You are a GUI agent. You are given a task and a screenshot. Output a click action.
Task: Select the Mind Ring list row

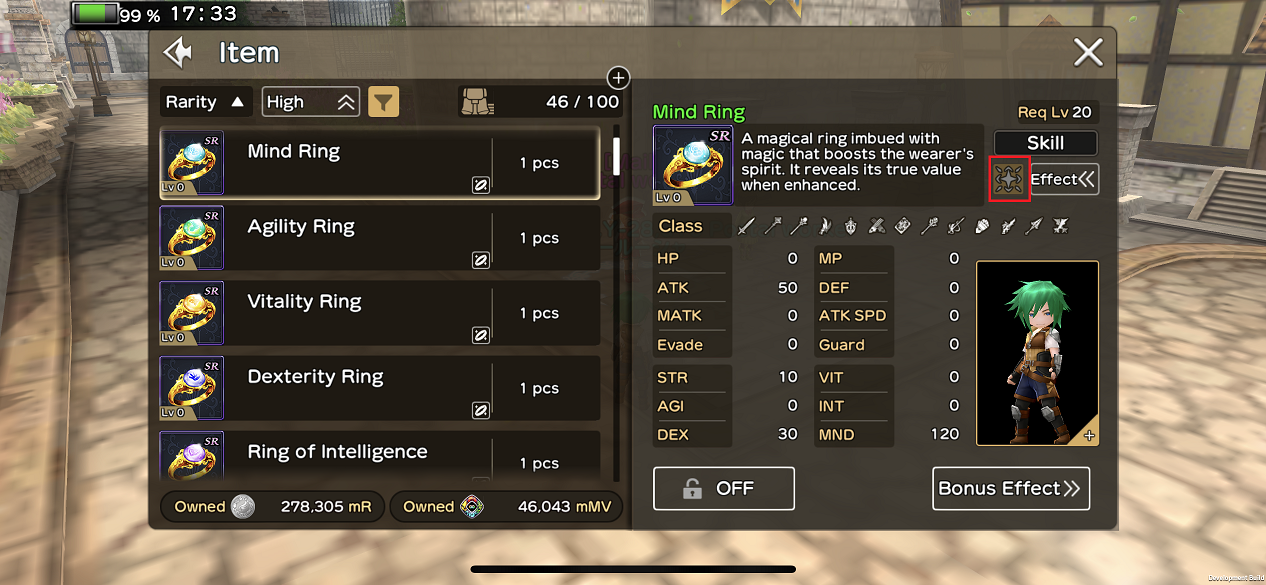tap(380, 163)
